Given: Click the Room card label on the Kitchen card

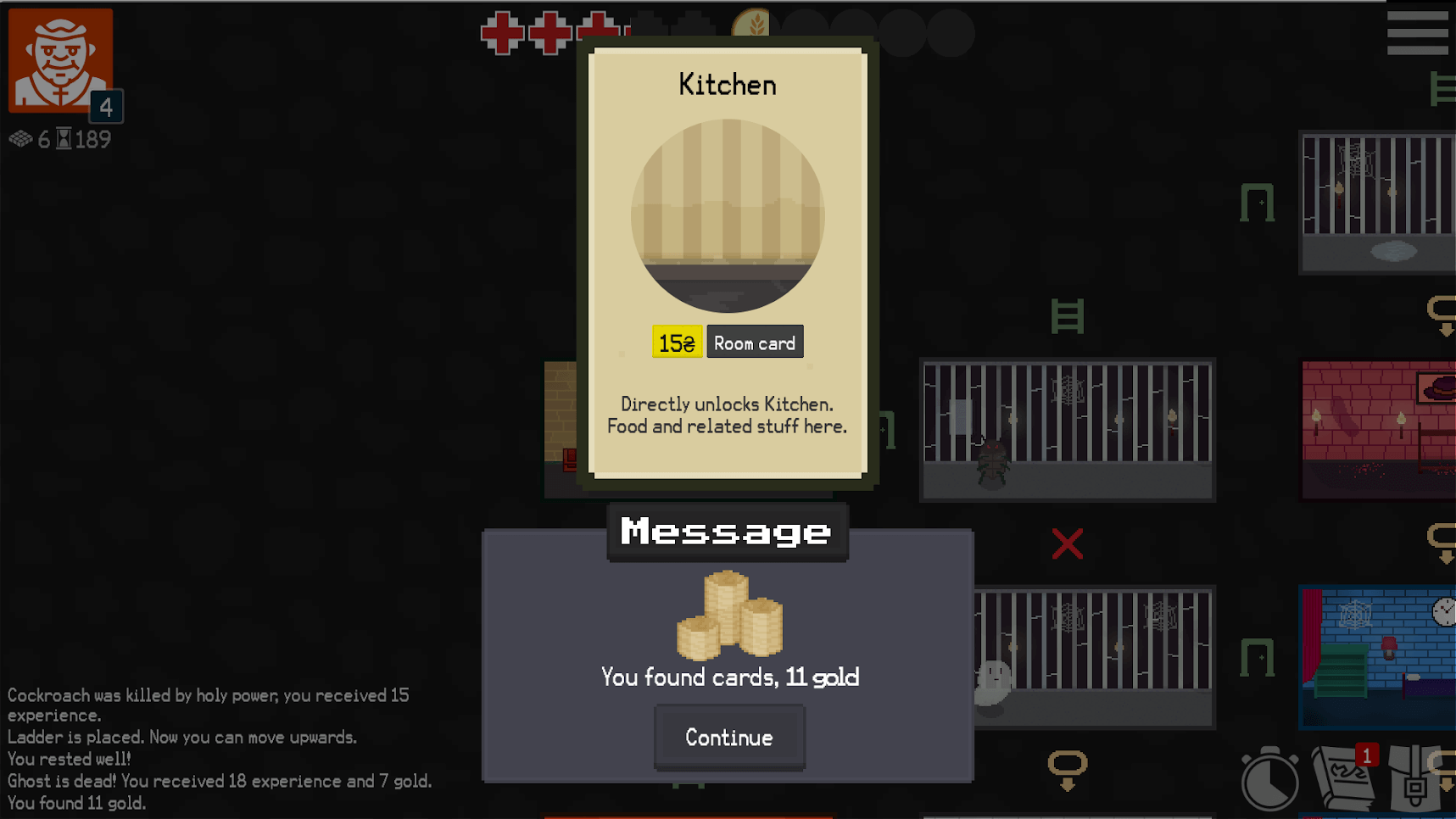Looking at the screenshot, I should click(x=754, y=342).
